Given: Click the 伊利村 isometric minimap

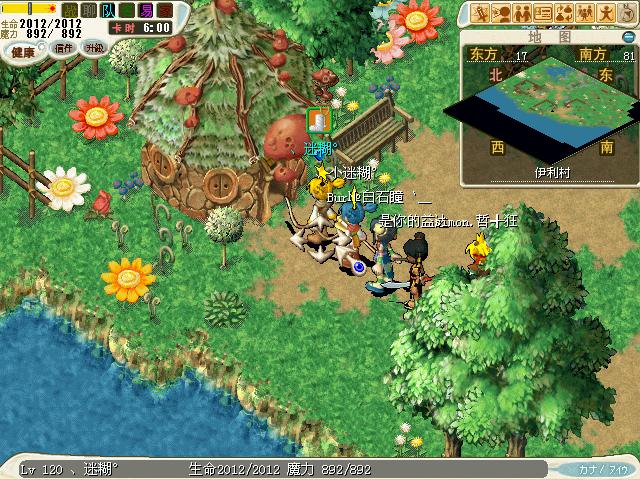Looking at the screenshot, I should point(546,112).
